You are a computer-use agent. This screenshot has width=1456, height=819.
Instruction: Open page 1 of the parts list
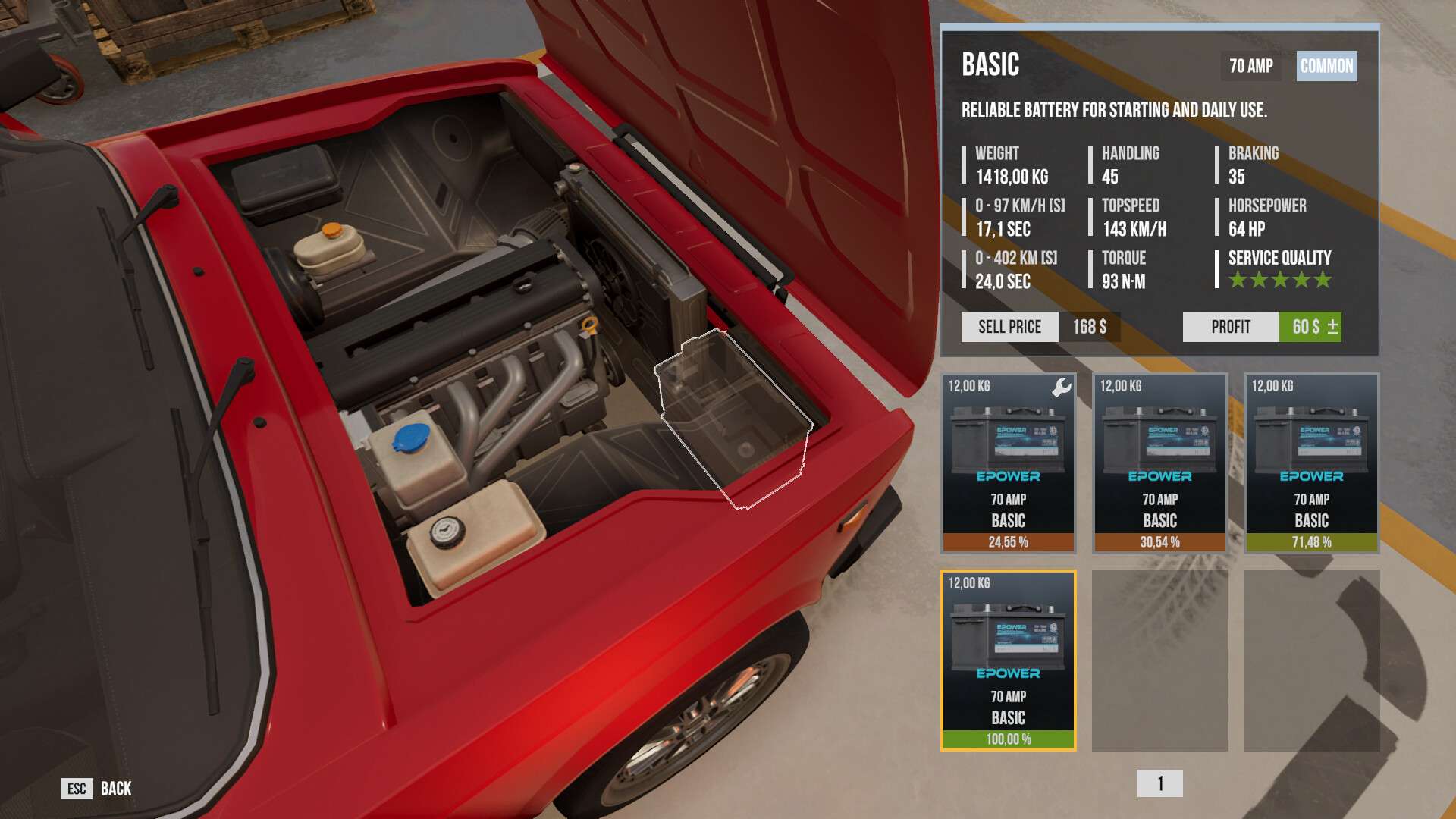point(1159,783)
